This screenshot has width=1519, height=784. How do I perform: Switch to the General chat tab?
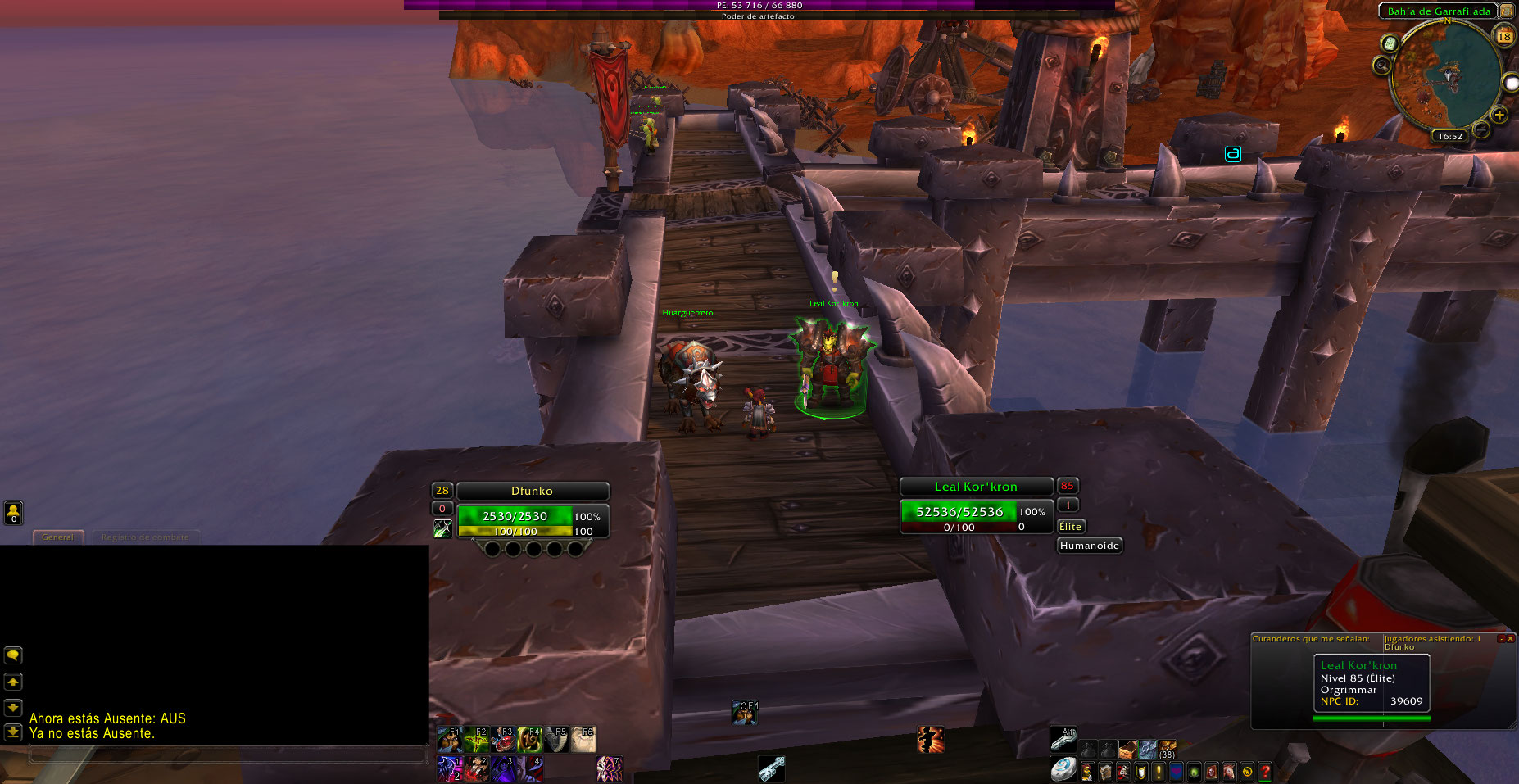(57, 537)
